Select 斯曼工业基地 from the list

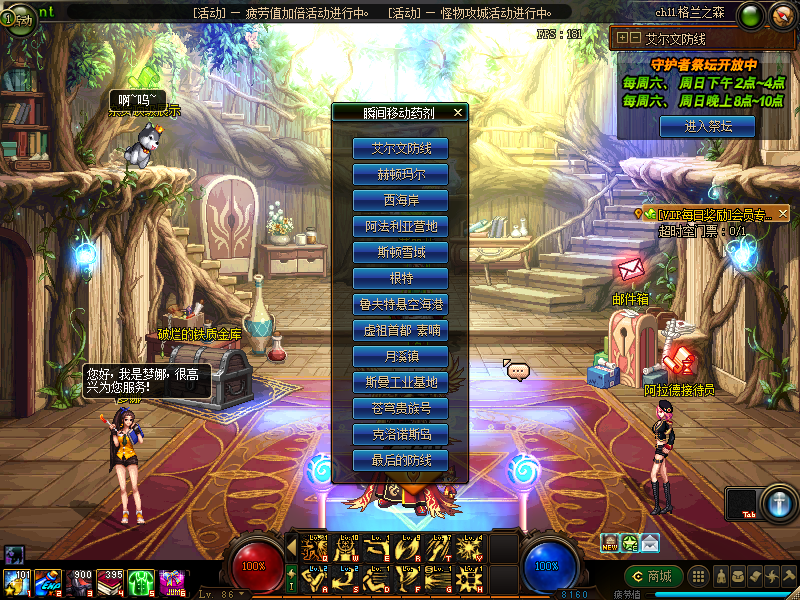(400, 382)
